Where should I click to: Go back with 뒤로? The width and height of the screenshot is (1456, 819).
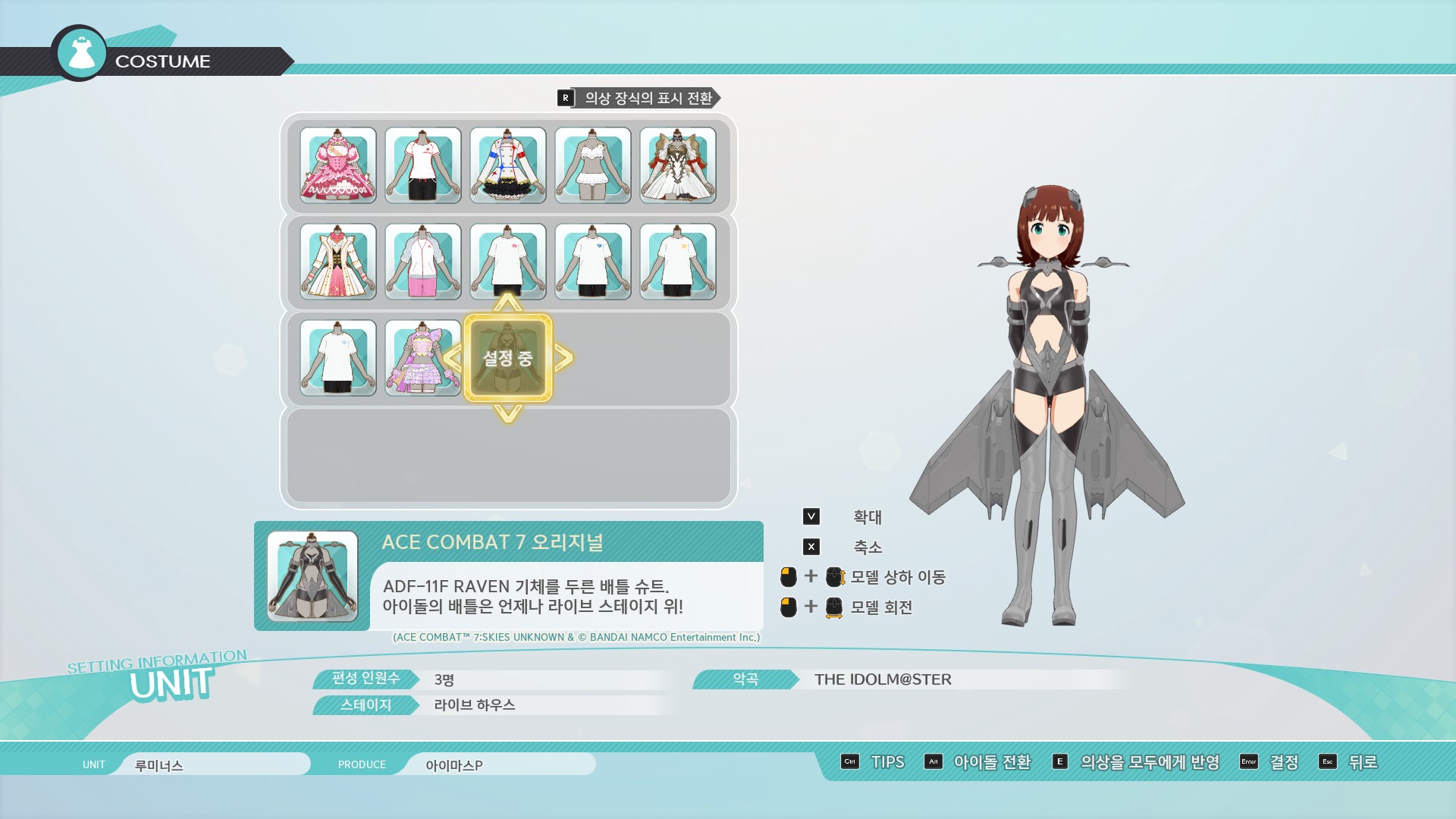coord(1348,762)
